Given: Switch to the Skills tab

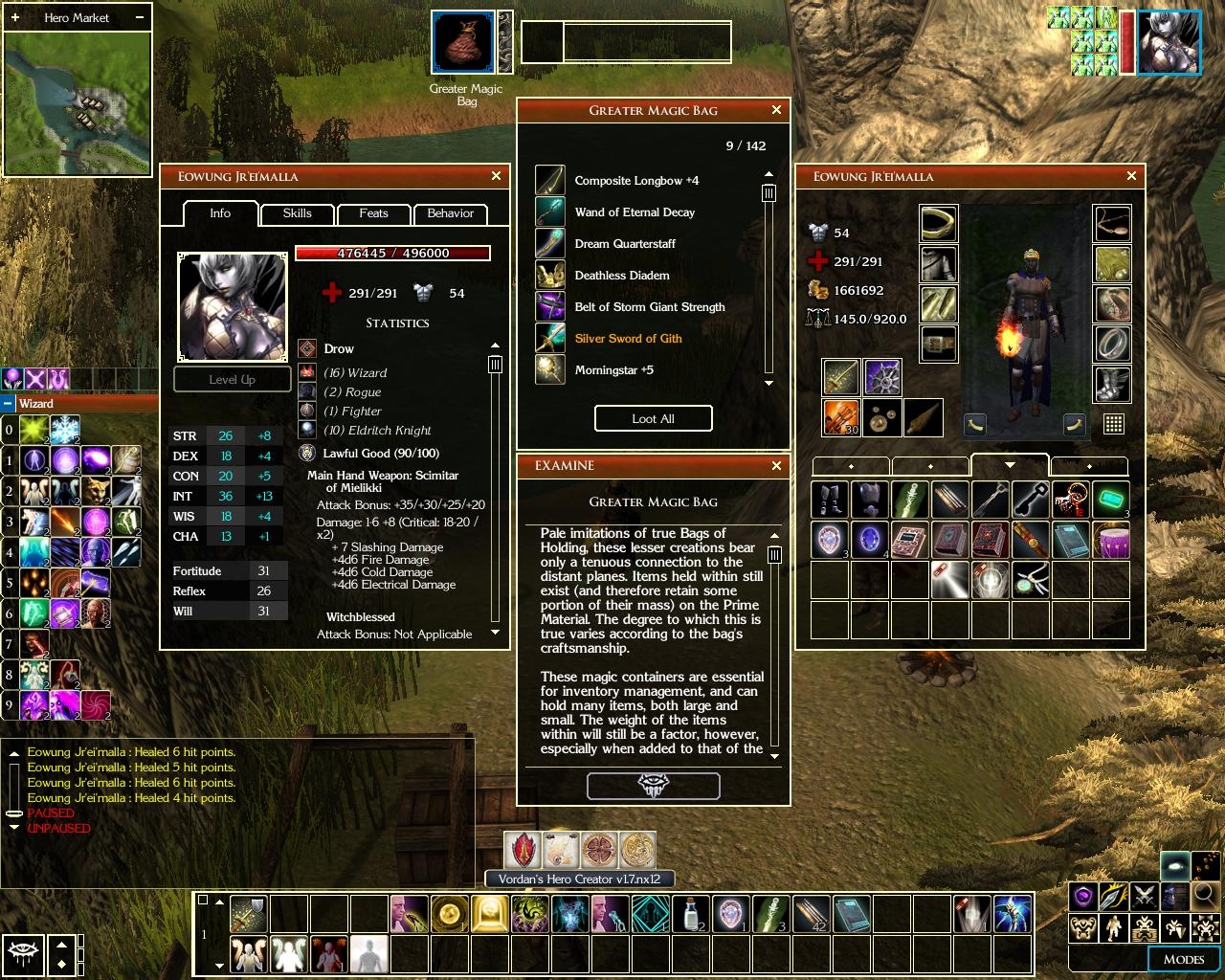Looking at the screenshot, I should click(297, 213).
